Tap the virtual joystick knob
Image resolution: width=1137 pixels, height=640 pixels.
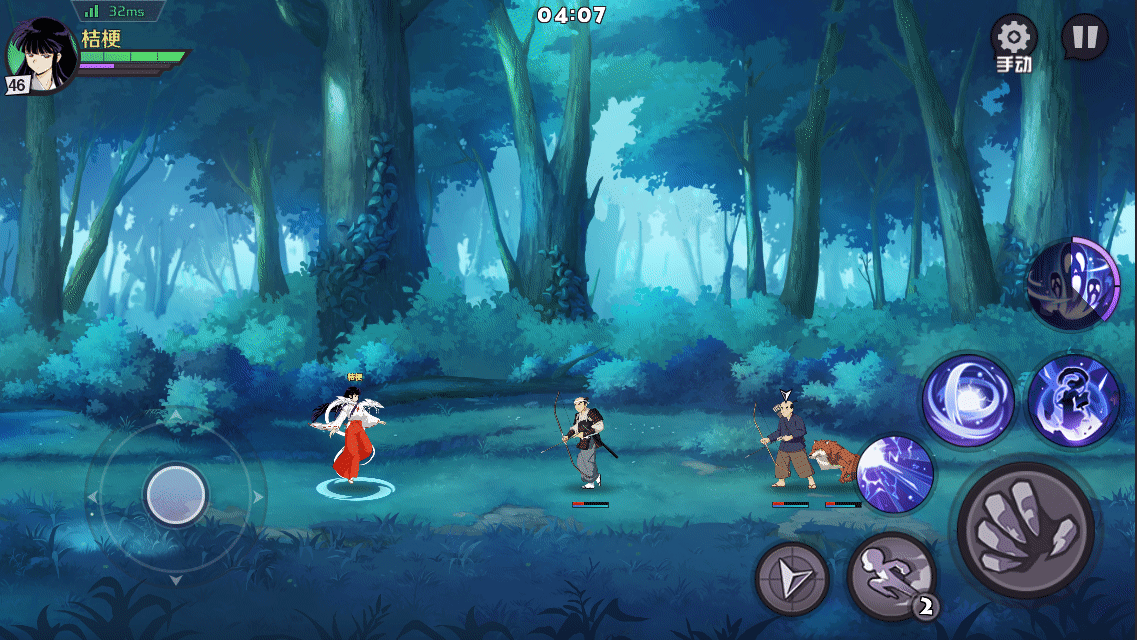176,494
